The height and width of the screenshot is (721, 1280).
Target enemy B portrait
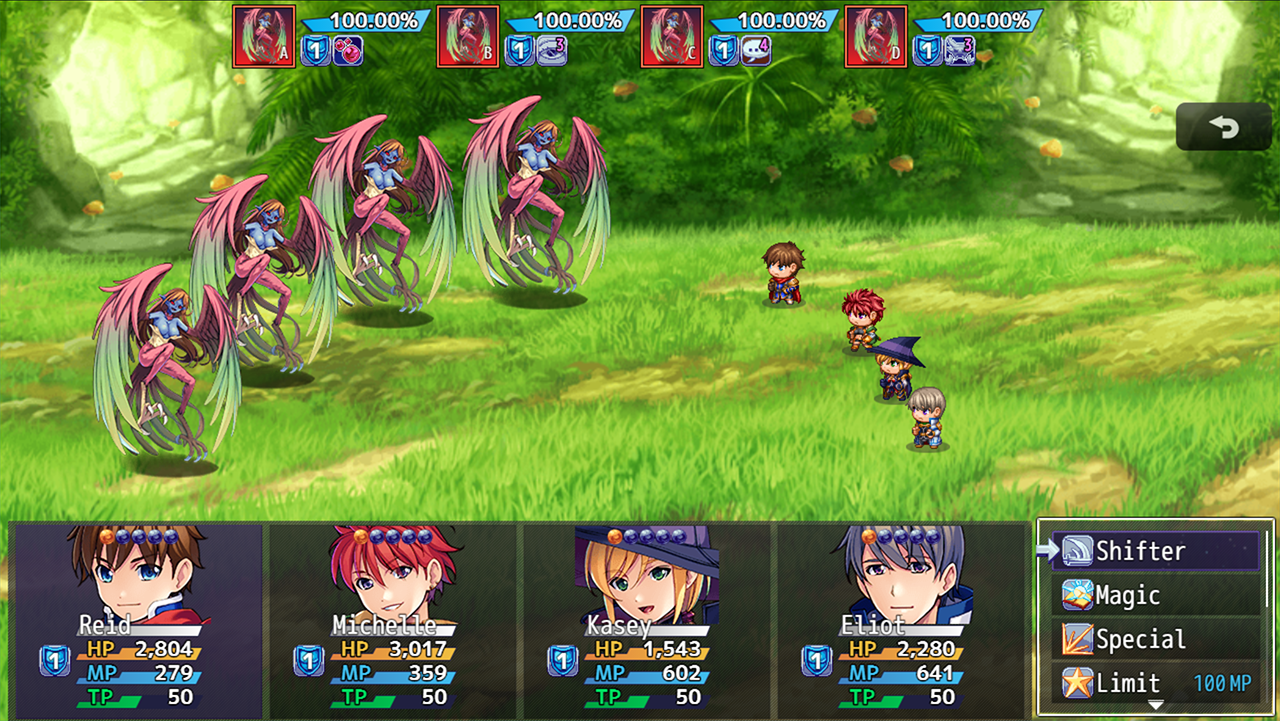point(468,37)
